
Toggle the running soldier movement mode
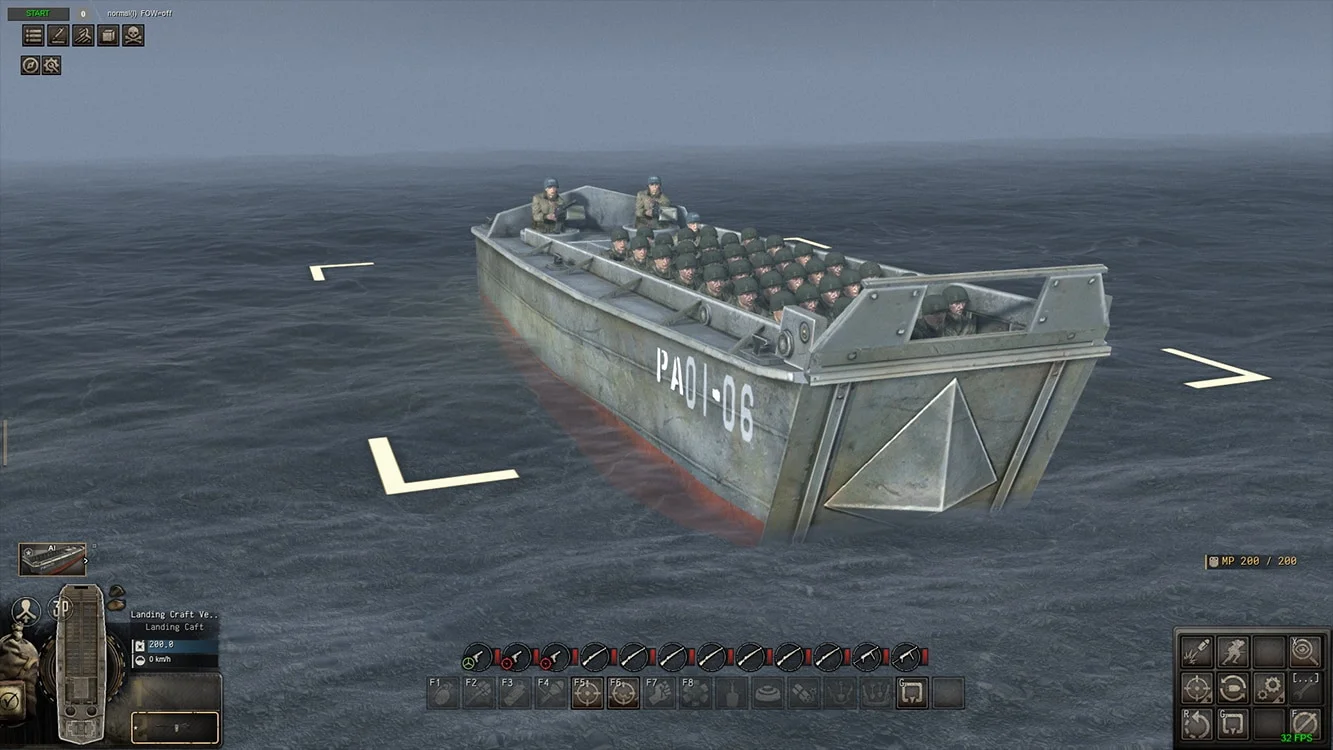(1233, 652)
